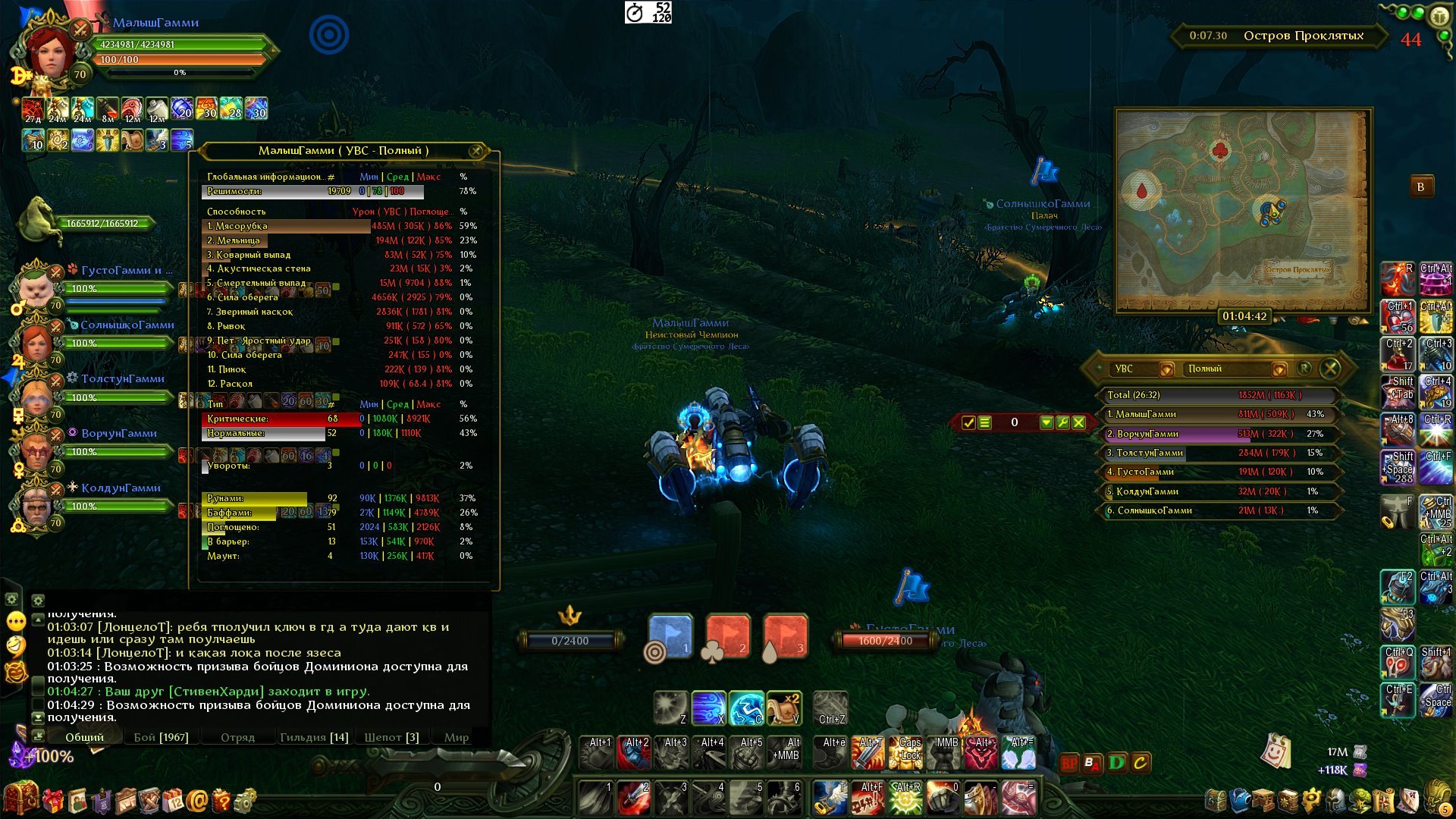Select the red flag capture point 3
Screen dimensions: 1456x819
785,635
